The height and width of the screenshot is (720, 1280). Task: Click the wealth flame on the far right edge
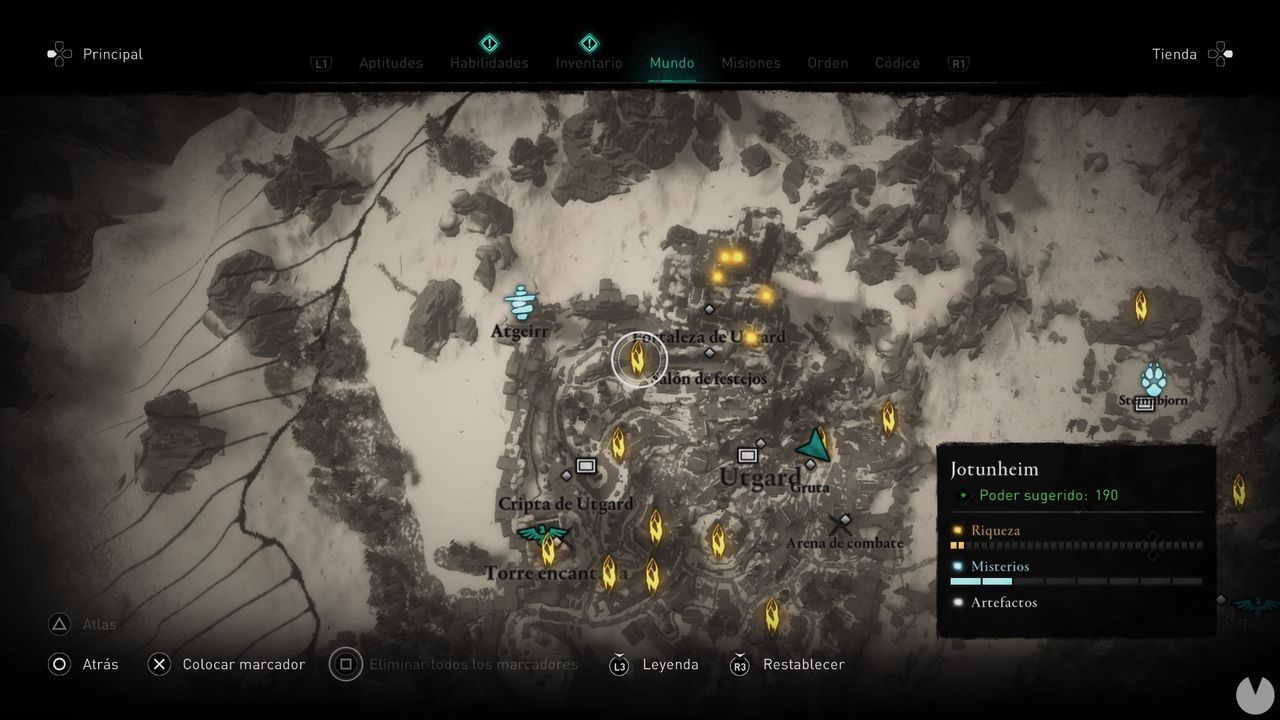[1240, 491]
